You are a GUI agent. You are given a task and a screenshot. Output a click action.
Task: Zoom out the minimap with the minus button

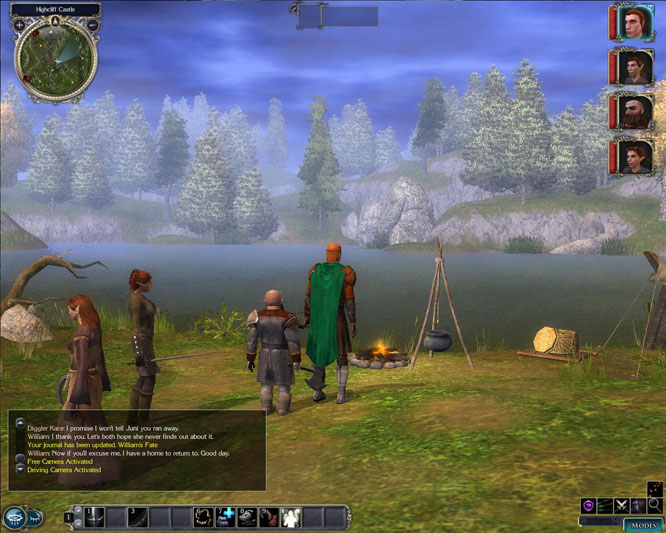point(93,25)
